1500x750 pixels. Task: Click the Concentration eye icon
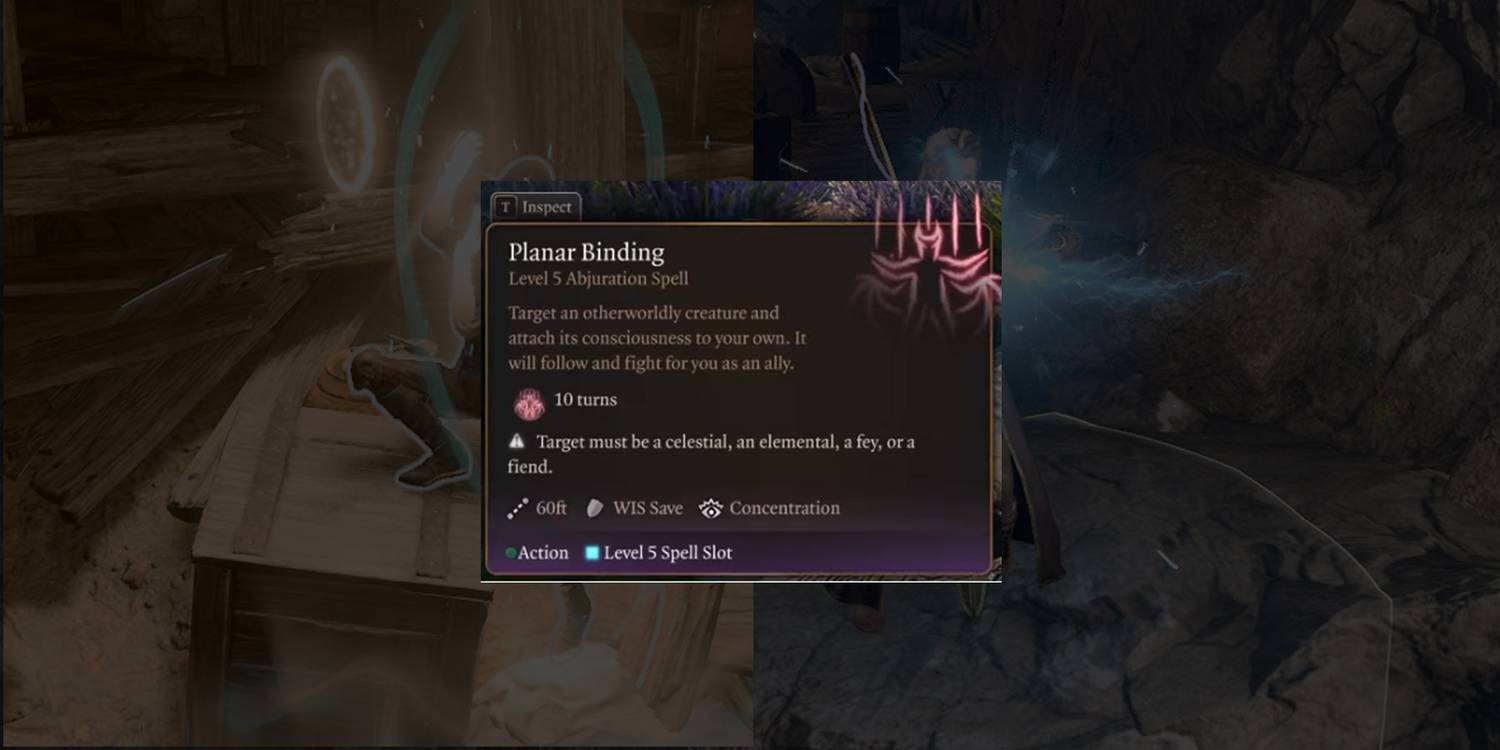click(x=711, y=508)
